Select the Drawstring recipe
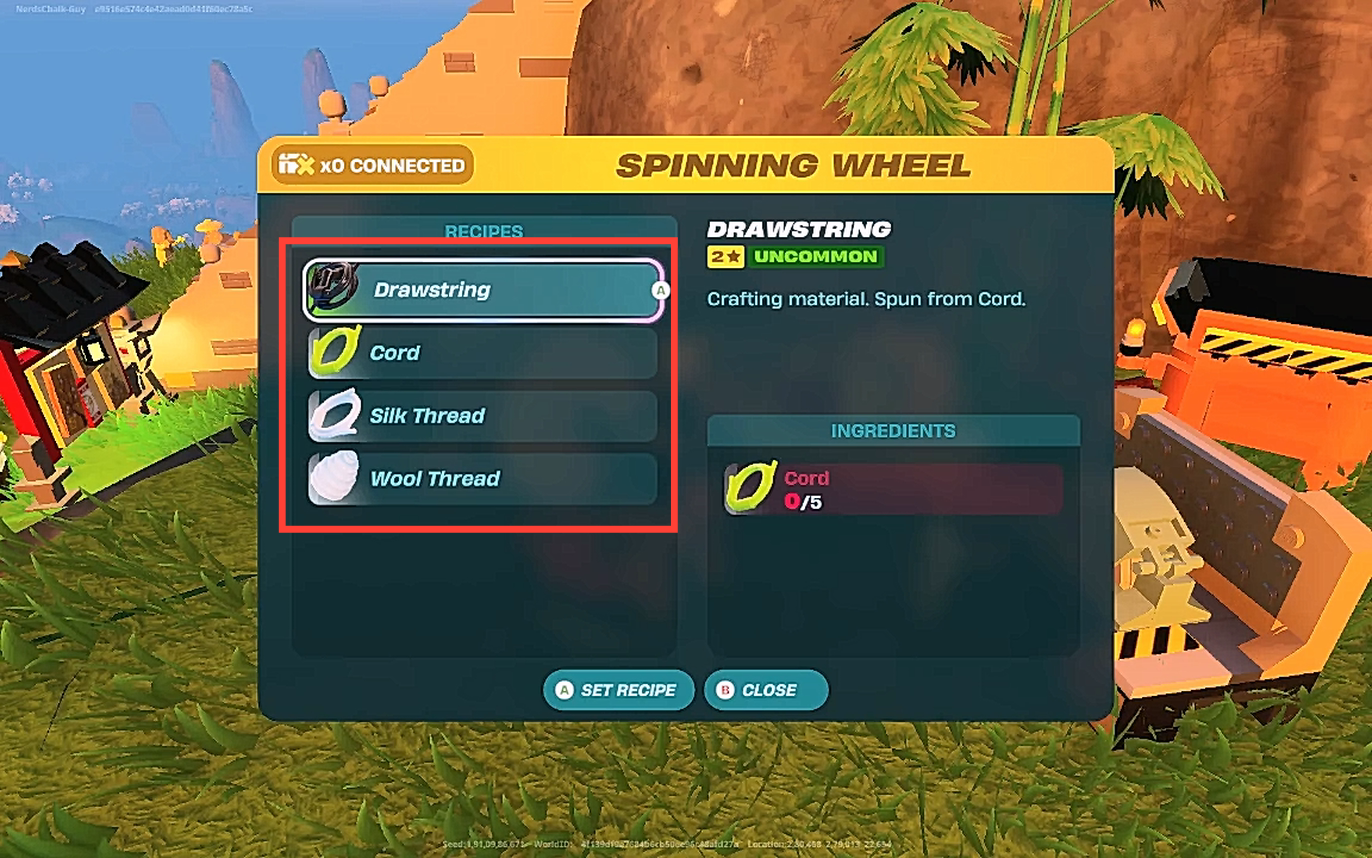Viewport: 1372px width, 858px height. pos(482,290)
